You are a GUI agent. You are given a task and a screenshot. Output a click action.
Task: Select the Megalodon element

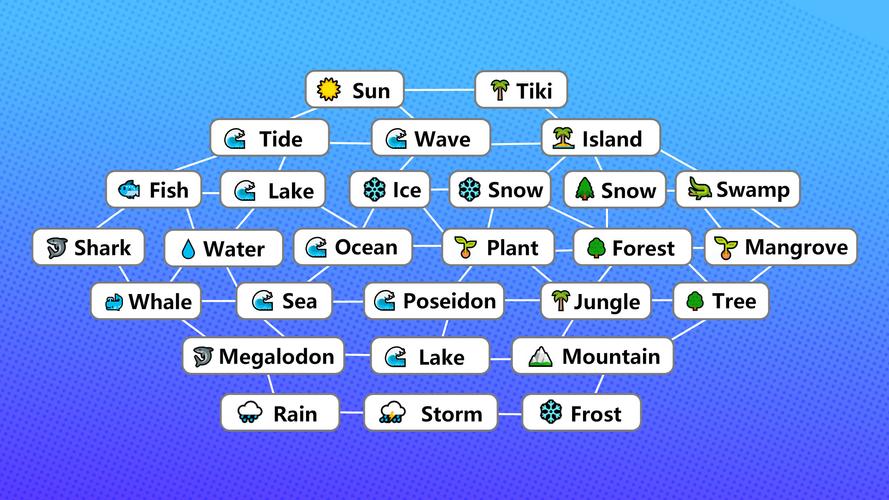pyautogui.click(x=264, y=356)
